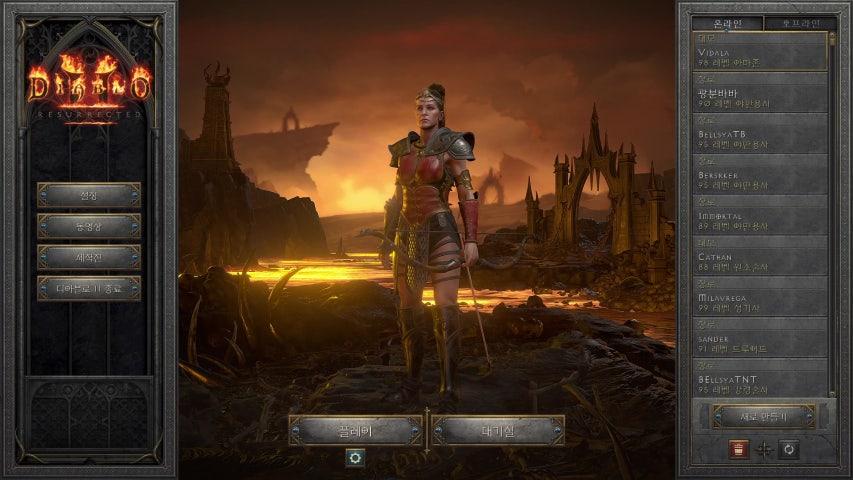Screen dimensions: 853x480
Task: Choose the character Catban
Action: (762, 261)
